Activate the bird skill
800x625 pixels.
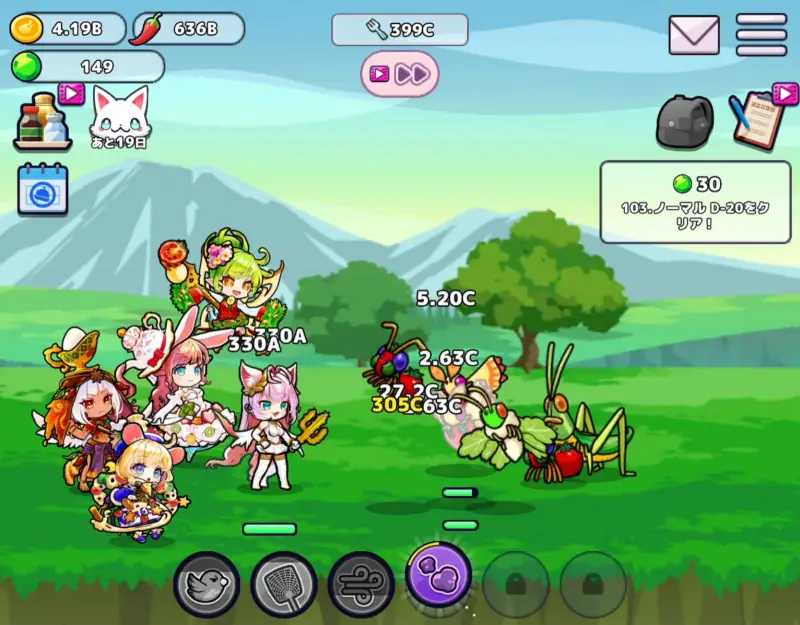click(x=207, y=583)
